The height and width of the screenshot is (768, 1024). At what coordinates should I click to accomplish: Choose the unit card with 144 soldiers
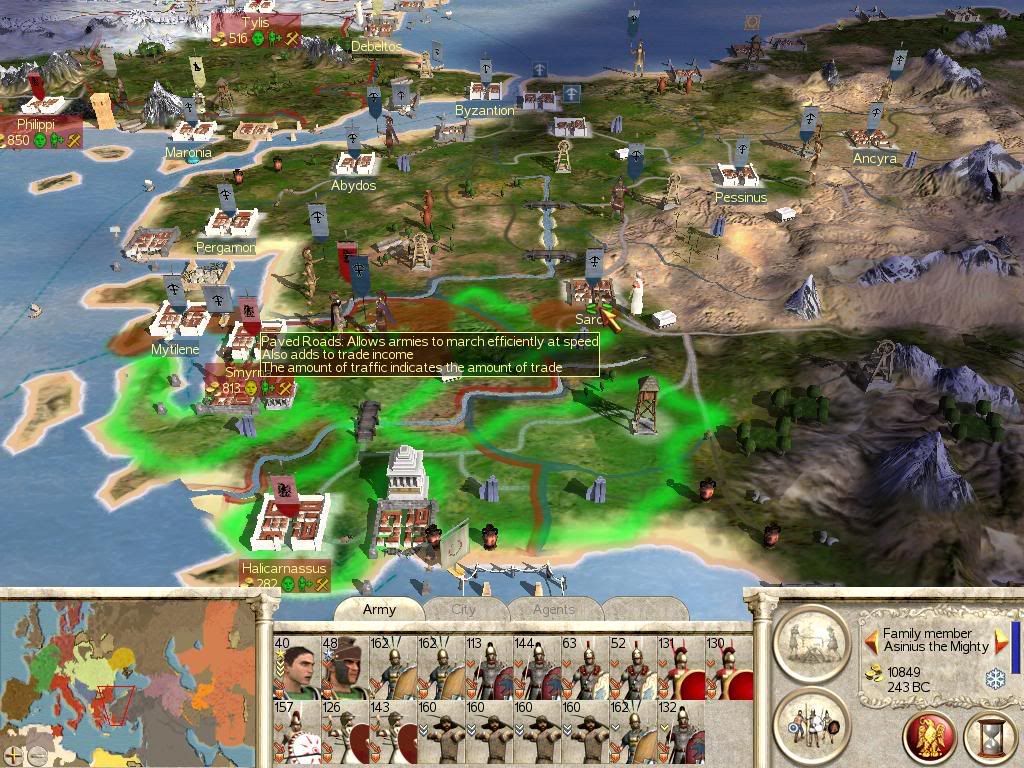(x=536, y=667)
